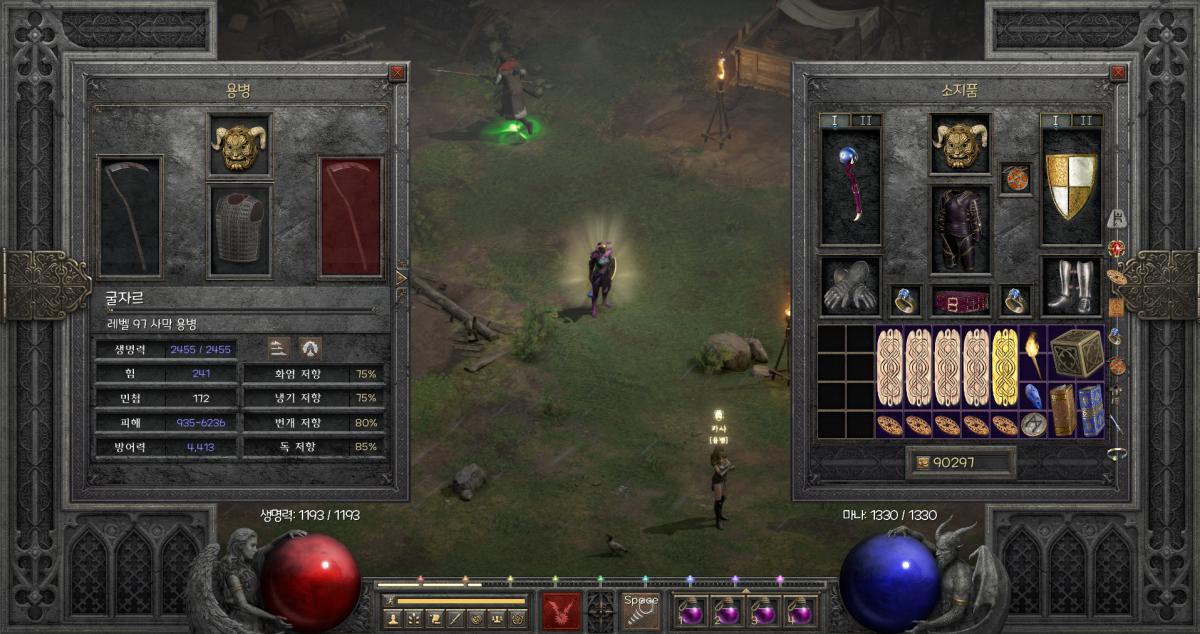1200x634 pixels.
Task: Pick the blue orb weapon slot
Action: (850, 188)
